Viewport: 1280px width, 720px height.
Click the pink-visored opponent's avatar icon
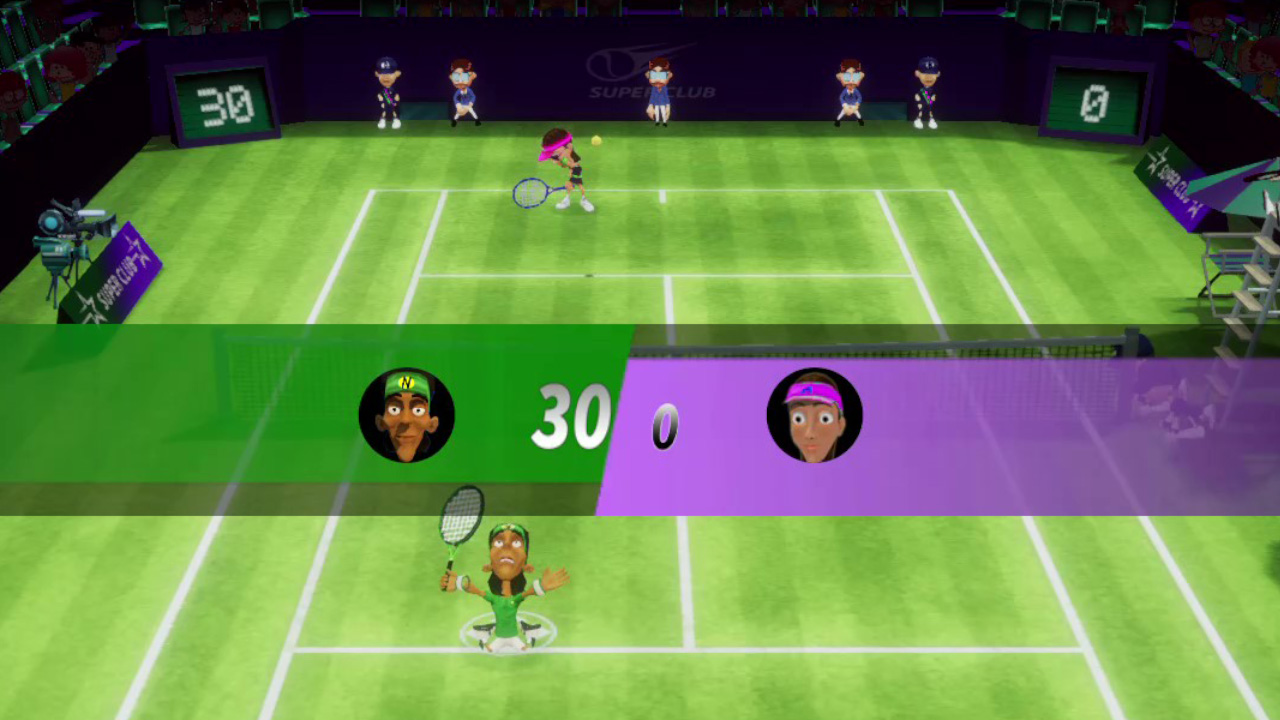814,415
